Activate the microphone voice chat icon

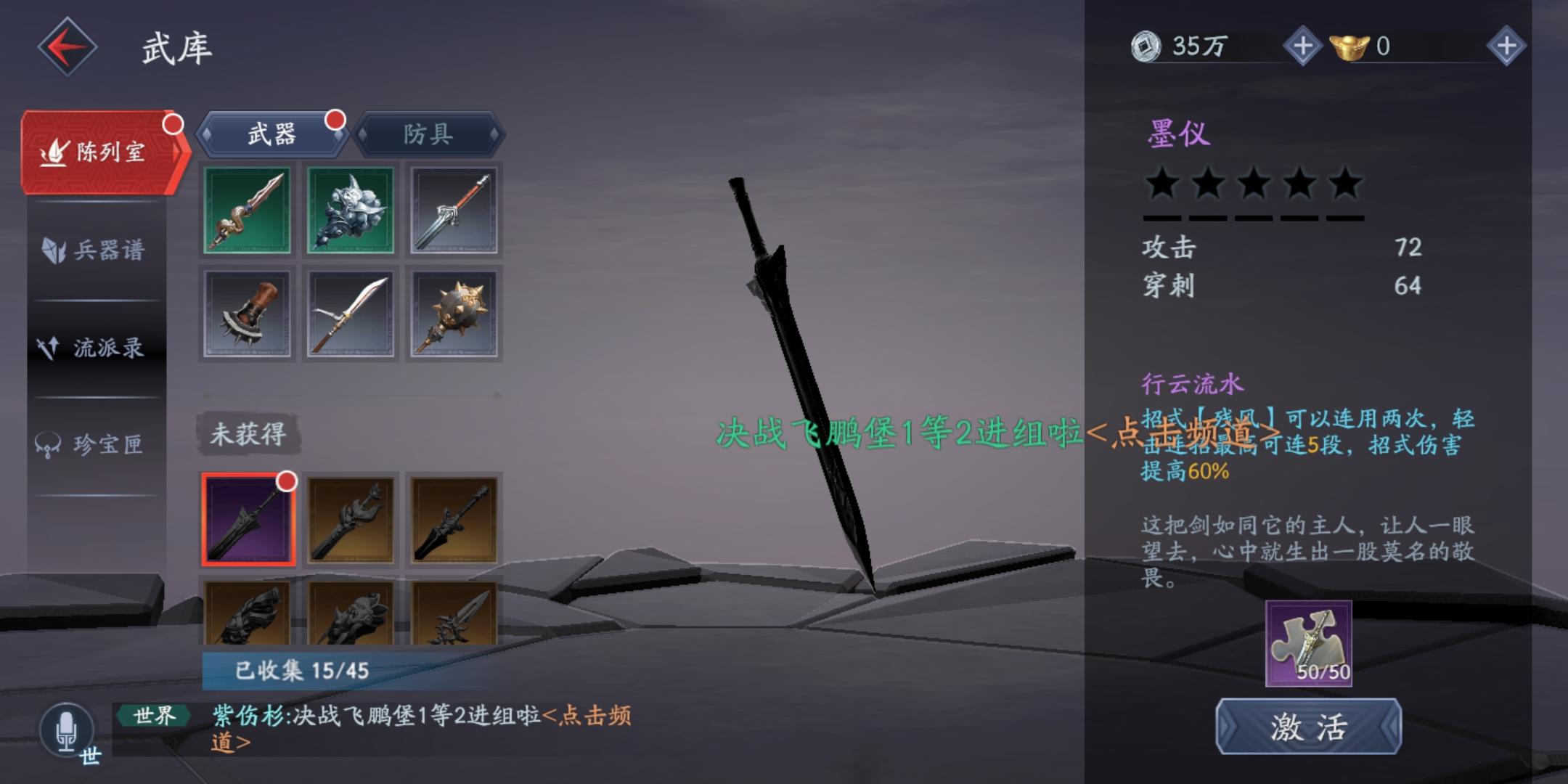pyautogui.click(x=68, y=730)
